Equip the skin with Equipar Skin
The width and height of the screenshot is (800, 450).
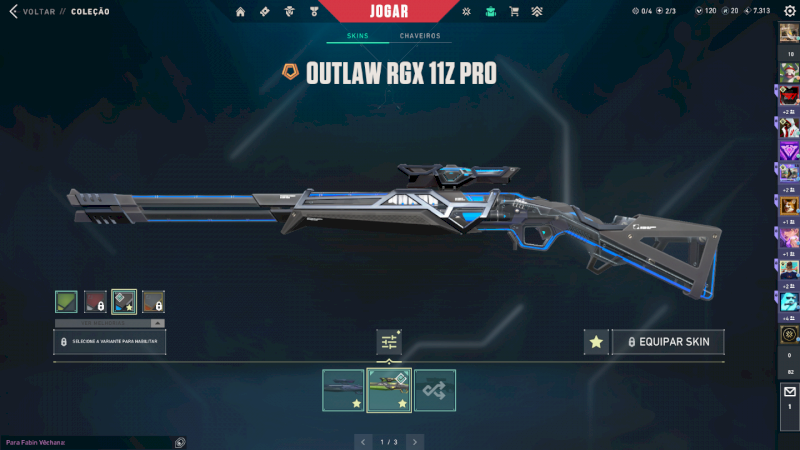click(668, 342)
